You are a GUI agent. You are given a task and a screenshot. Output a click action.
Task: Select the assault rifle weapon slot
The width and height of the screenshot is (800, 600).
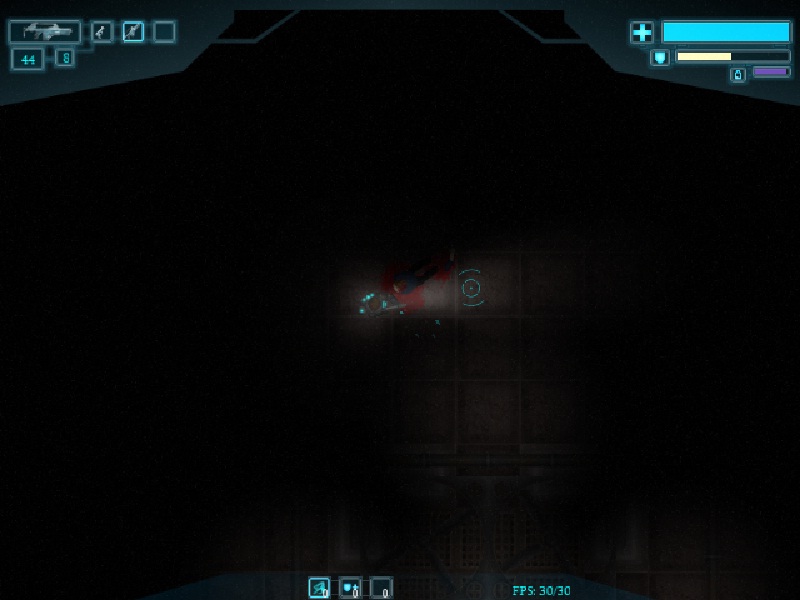pyautogui.click(x=44, y=32)
